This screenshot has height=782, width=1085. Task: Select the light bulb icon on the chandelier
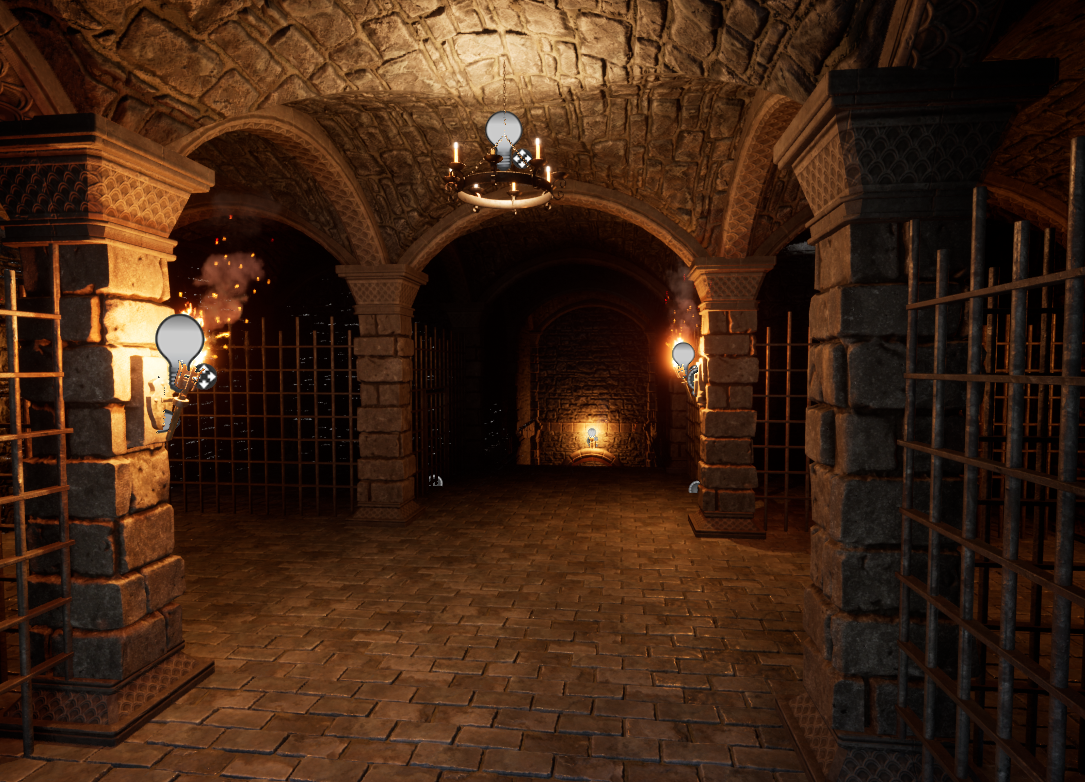point(503,132)
